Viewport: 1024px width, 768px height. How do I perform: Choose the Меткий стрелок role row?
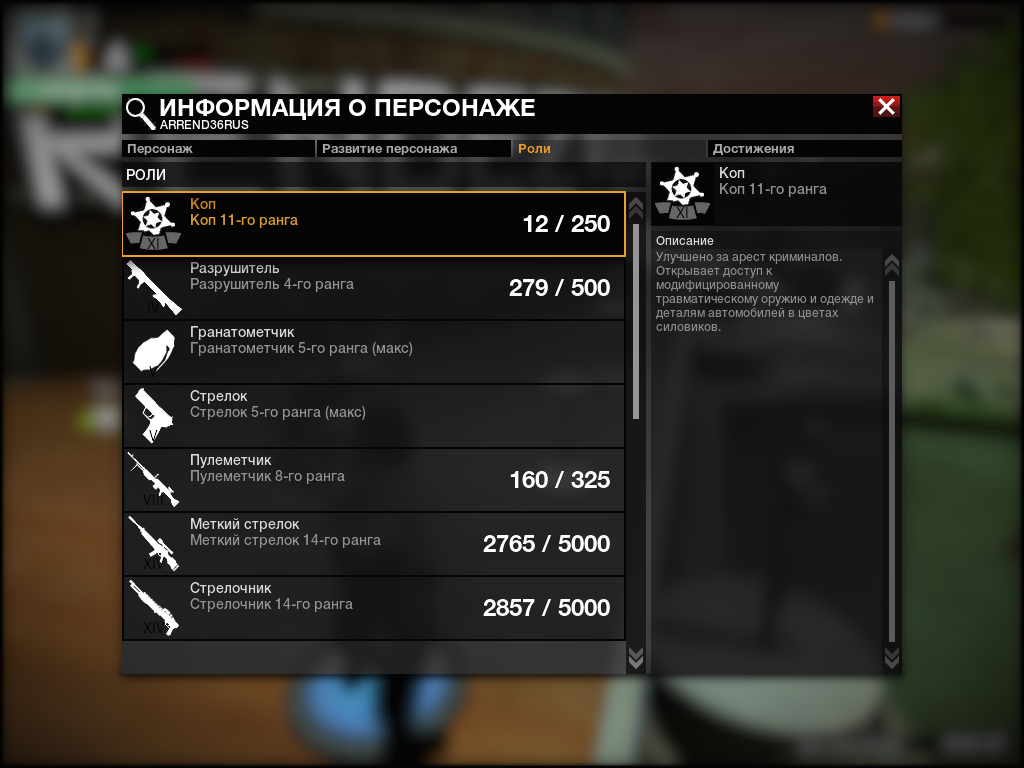pos(373,544)
